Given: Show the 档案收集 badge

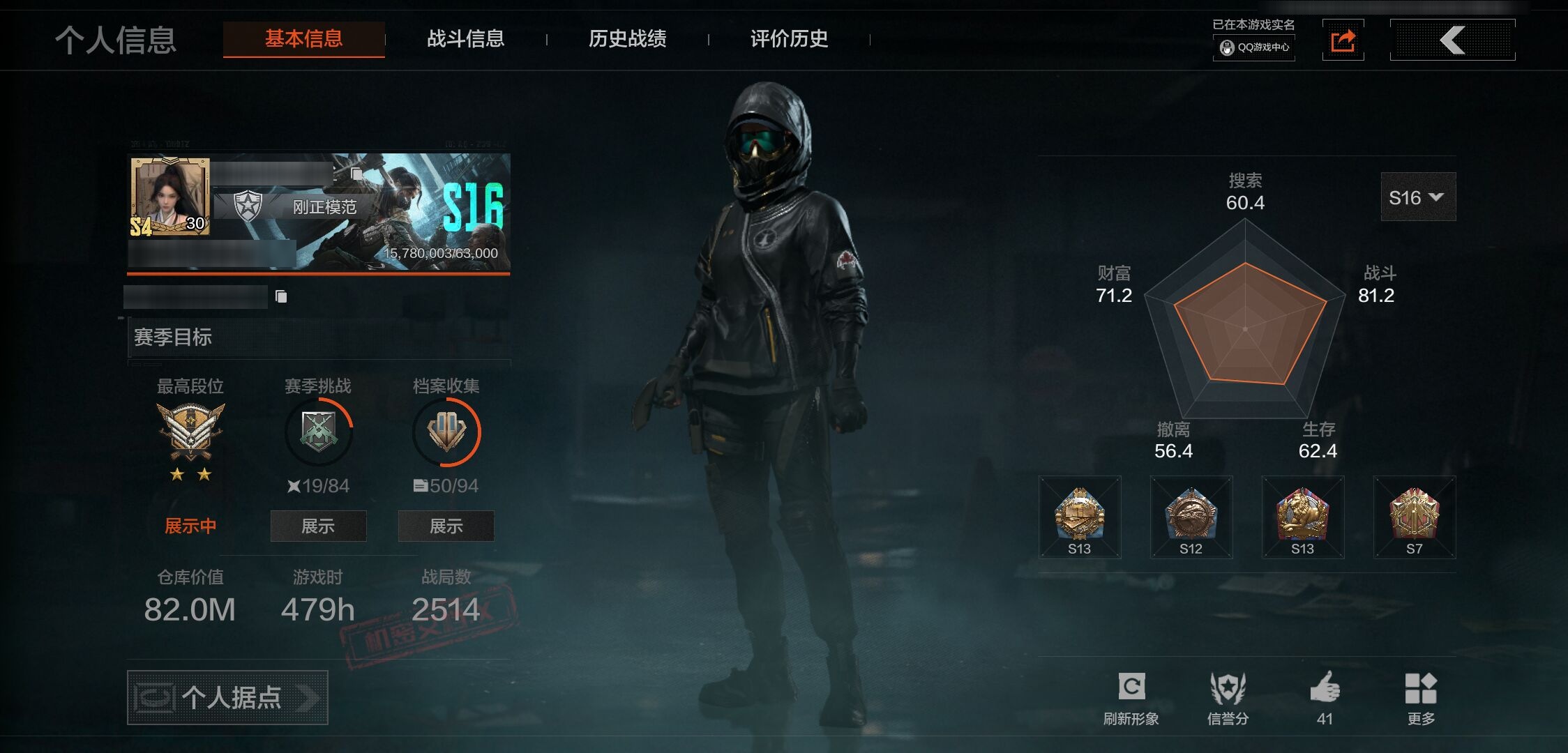Looking at the screenshot, I should (x=446, y=526).
